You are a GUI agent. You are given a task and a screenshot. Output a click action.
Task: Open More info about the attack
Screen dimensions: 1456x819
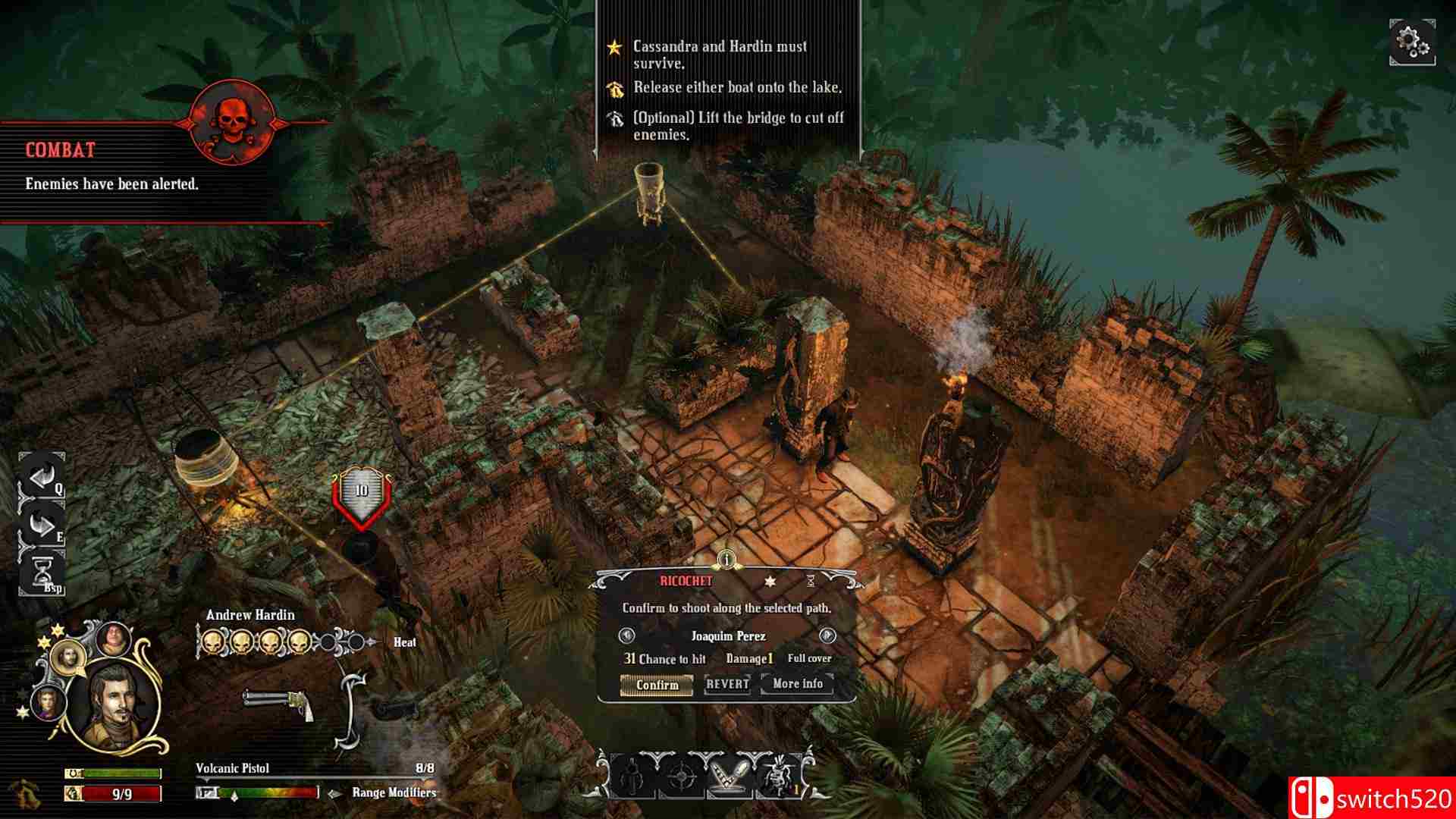[796, 685]
